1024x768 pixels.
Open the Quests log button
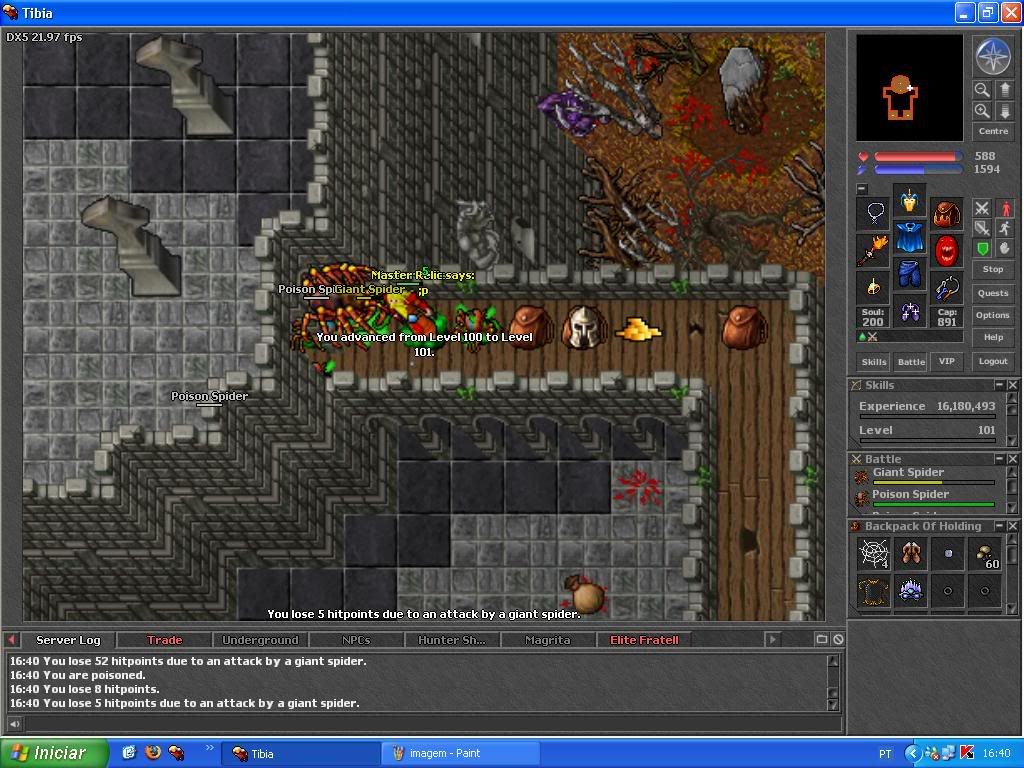[x=992, y=293]
